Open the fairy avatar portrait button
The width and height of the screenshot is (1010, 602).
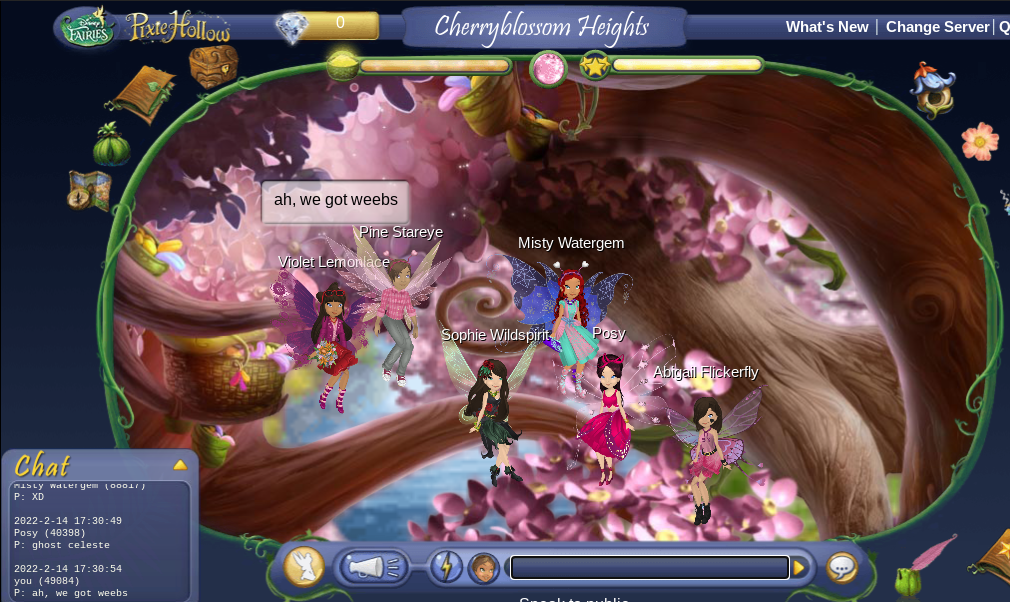click(x=484, y=568)
